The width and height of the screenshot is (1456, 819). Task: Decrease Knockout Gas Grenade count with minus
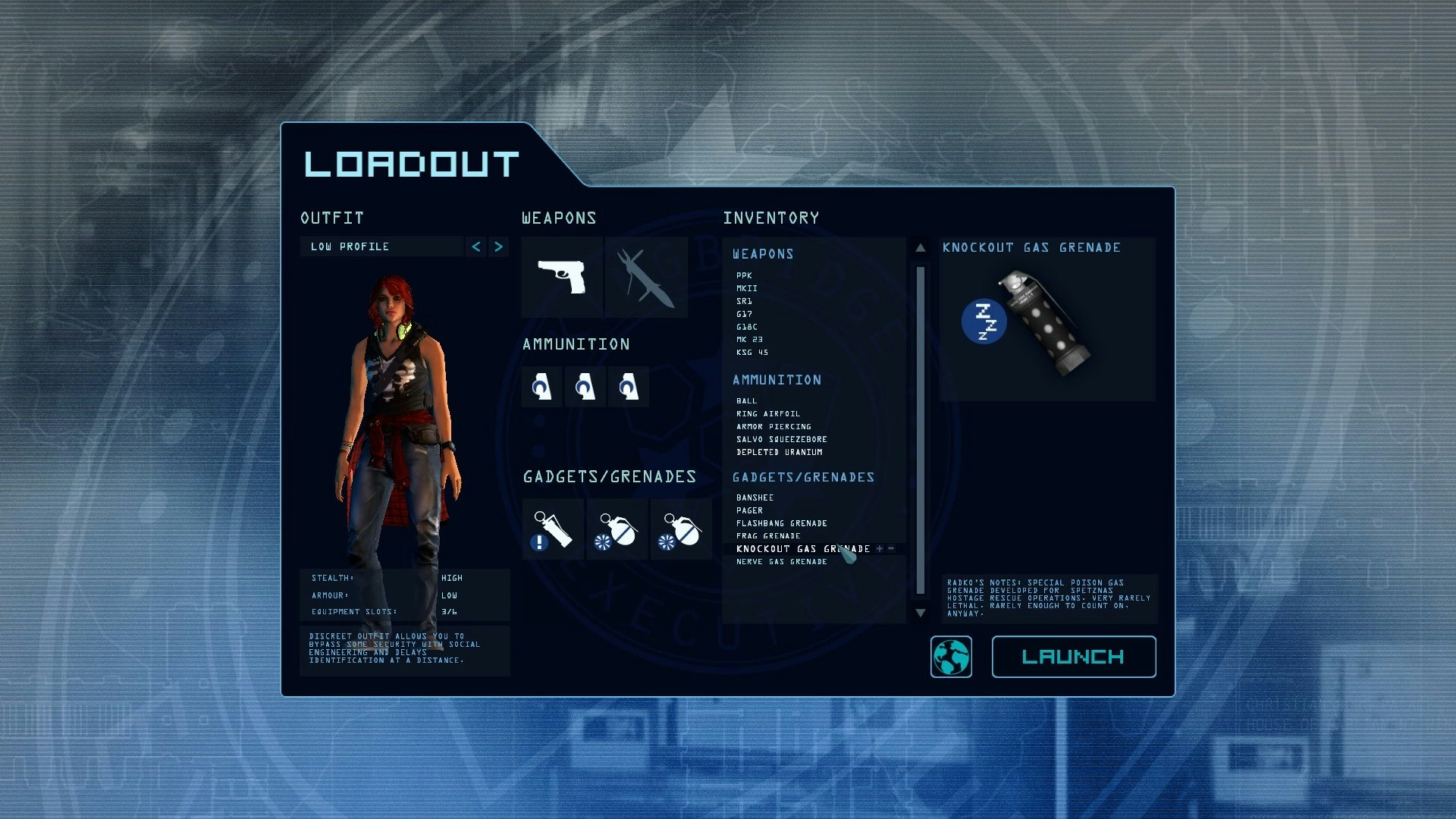point(892,548)
